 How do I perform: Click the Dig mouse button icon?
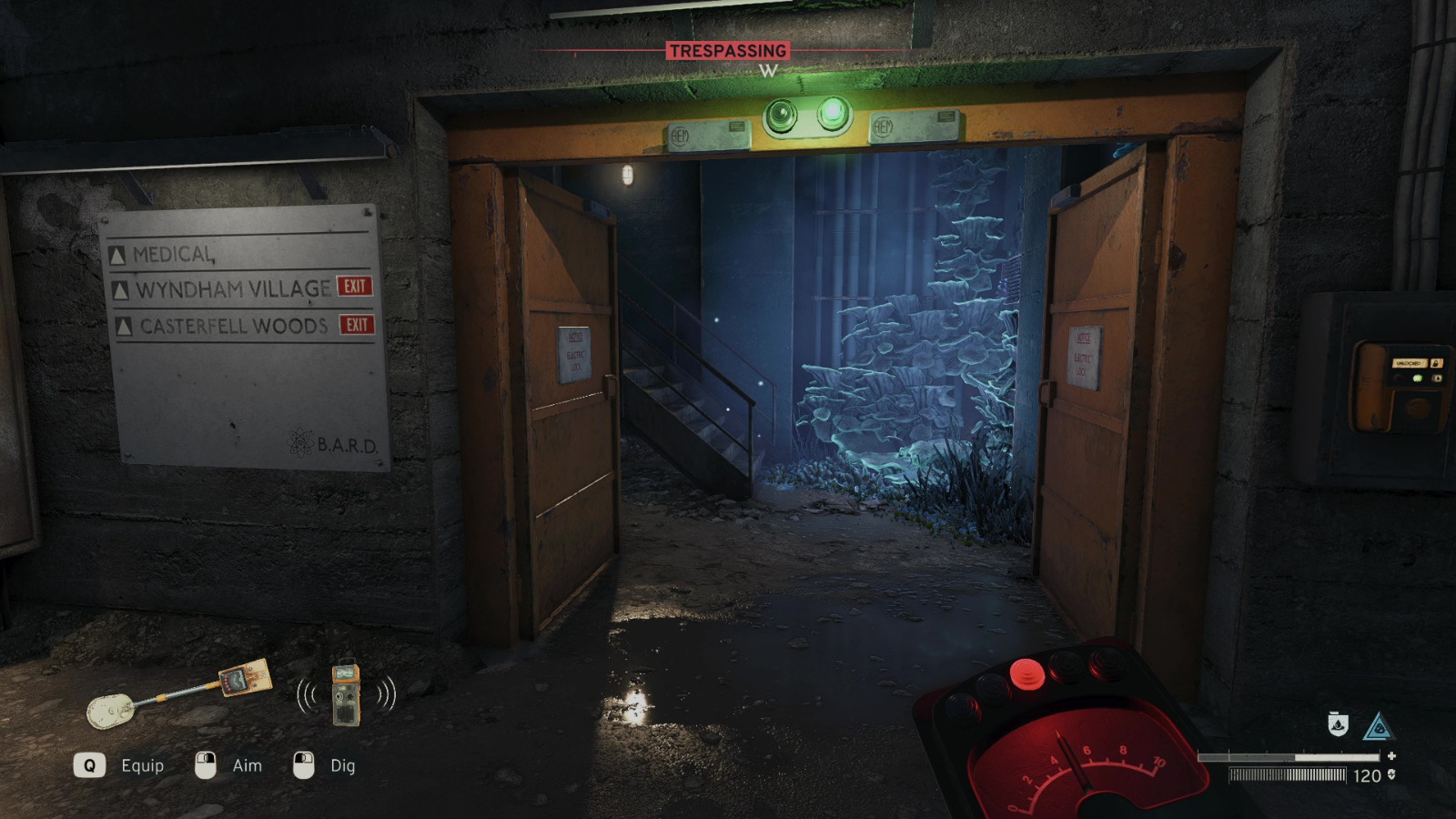[303, 764]
